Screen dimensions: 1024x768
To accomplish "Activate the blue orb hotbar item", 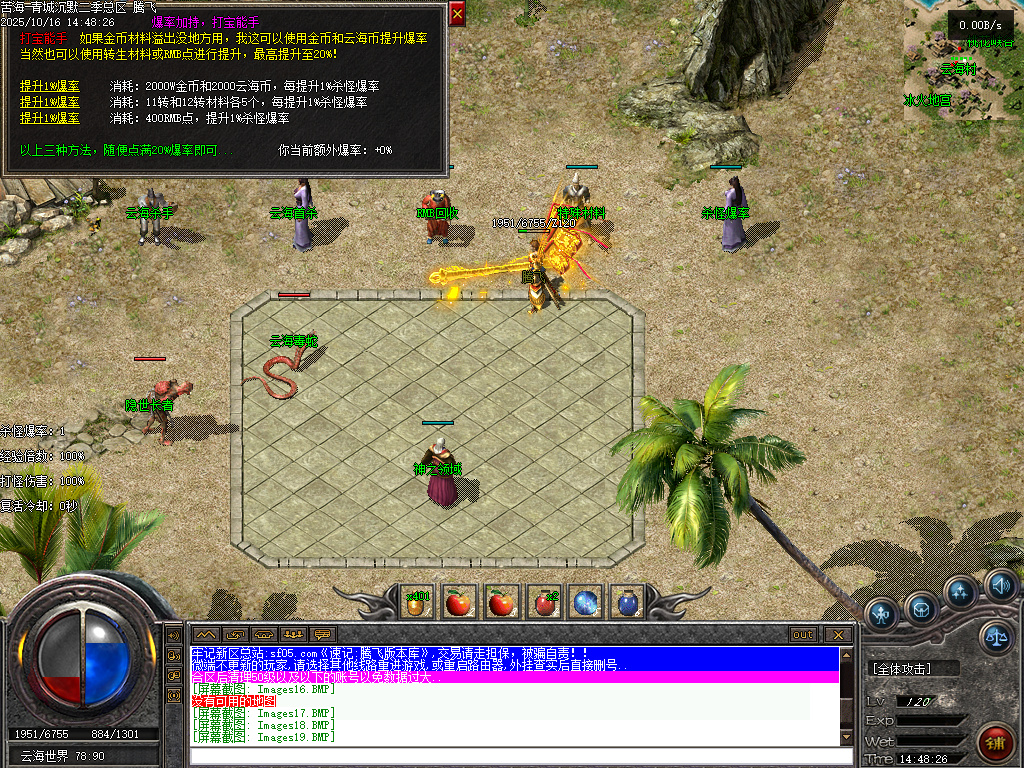I will click(586, 602).
